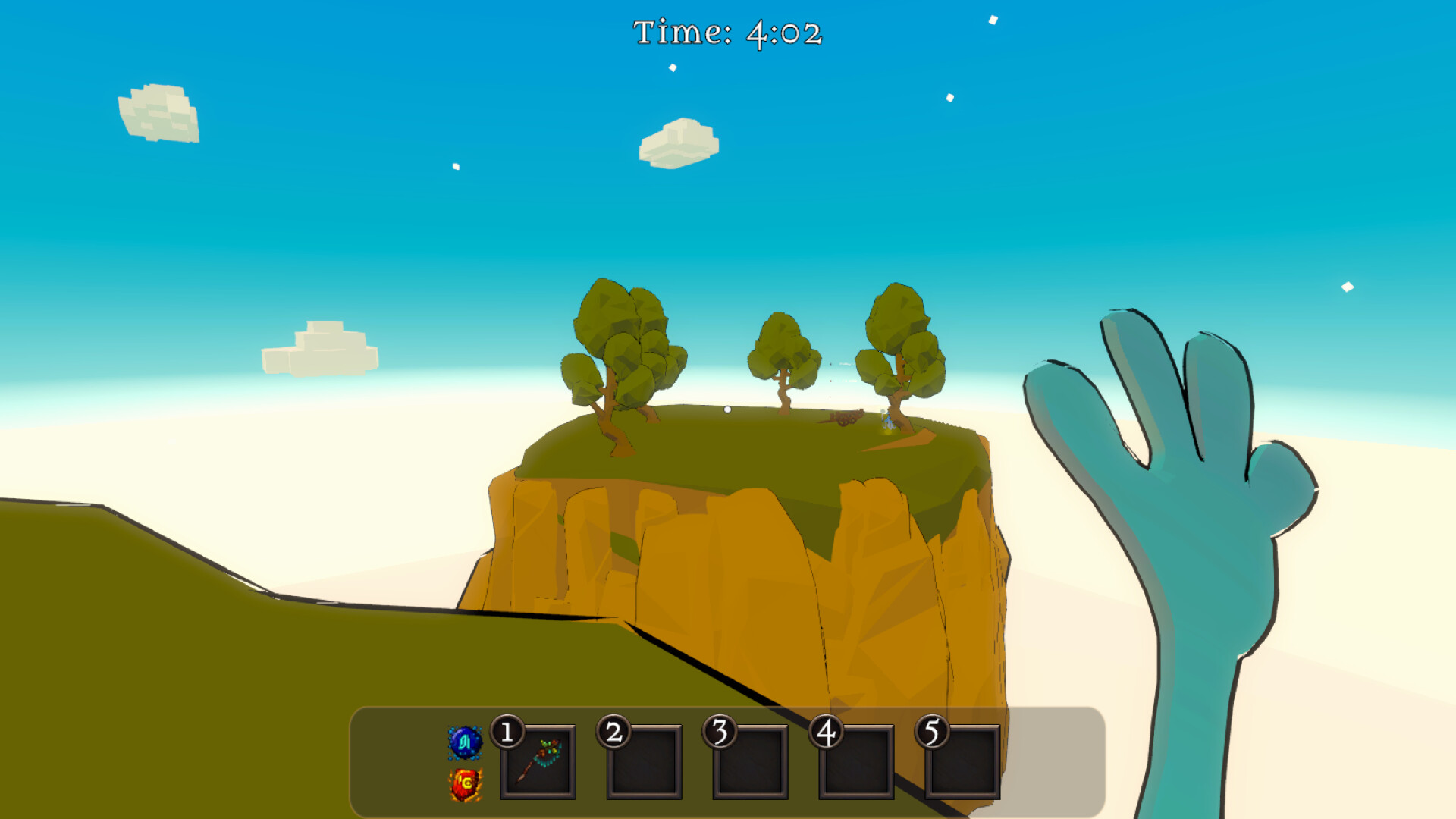The width and height of the screenshot is (1456, 819).
Task: Select the staff in hotbar slot 1
Action: (538, 761)
